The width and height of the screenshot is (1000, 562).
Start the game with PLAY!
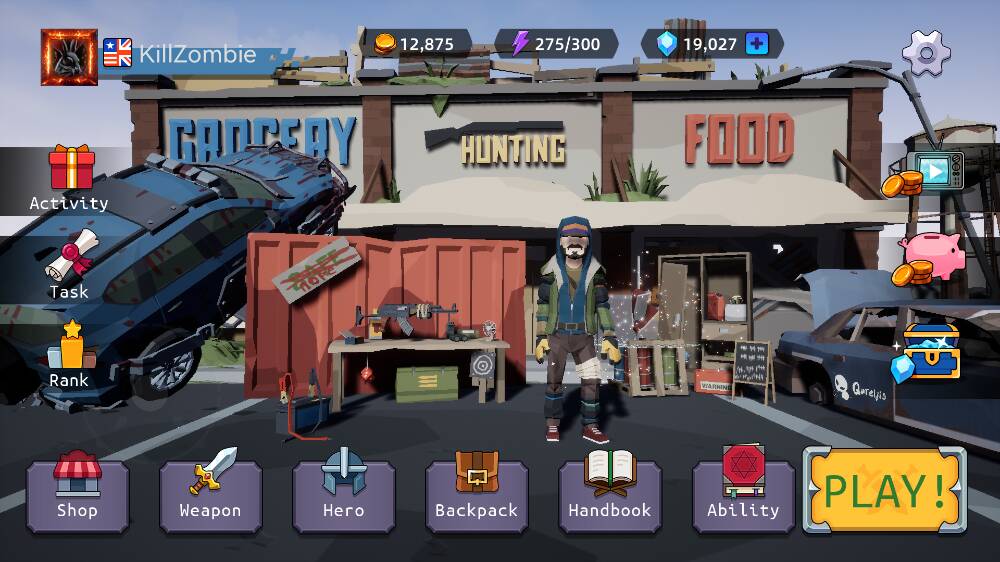pyautogui.click(x=884, y=490)
